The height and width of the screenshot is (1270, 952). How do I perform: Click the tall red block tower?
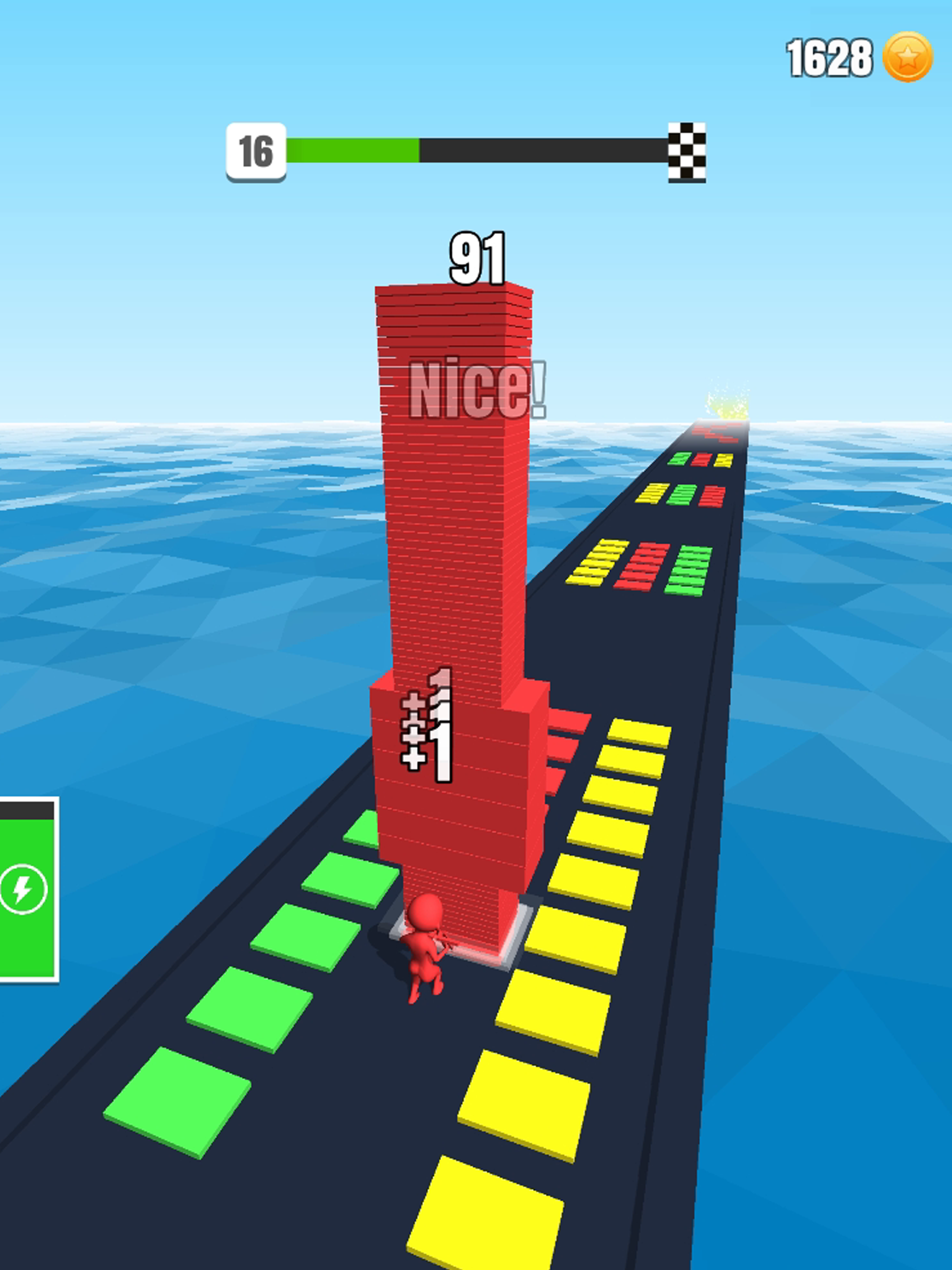pos(454,545)
